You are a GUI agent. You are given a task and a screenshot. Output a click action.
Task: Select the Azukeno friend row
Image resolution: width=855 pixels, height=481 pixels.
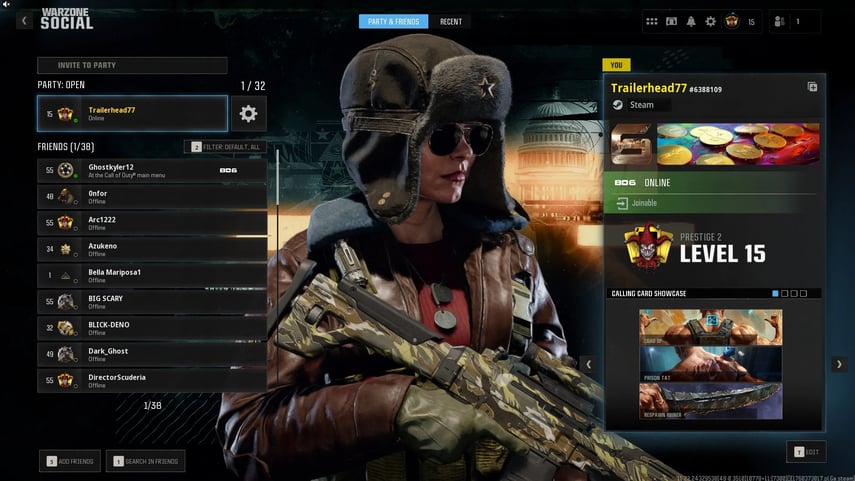[x=152, y=248]
